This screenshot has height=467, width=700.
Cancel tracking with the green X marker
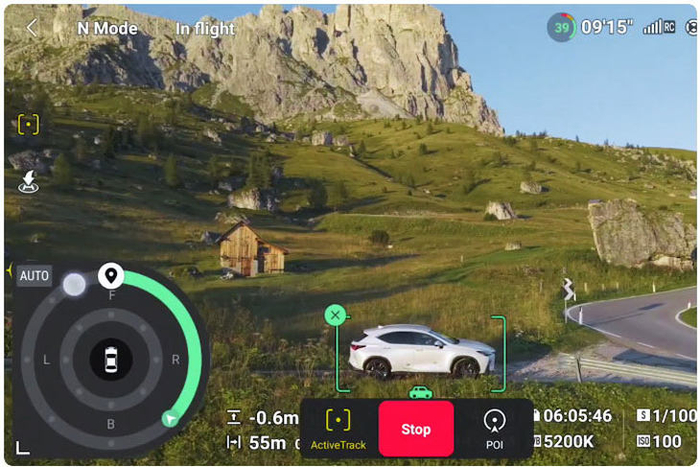coord(335,315)
